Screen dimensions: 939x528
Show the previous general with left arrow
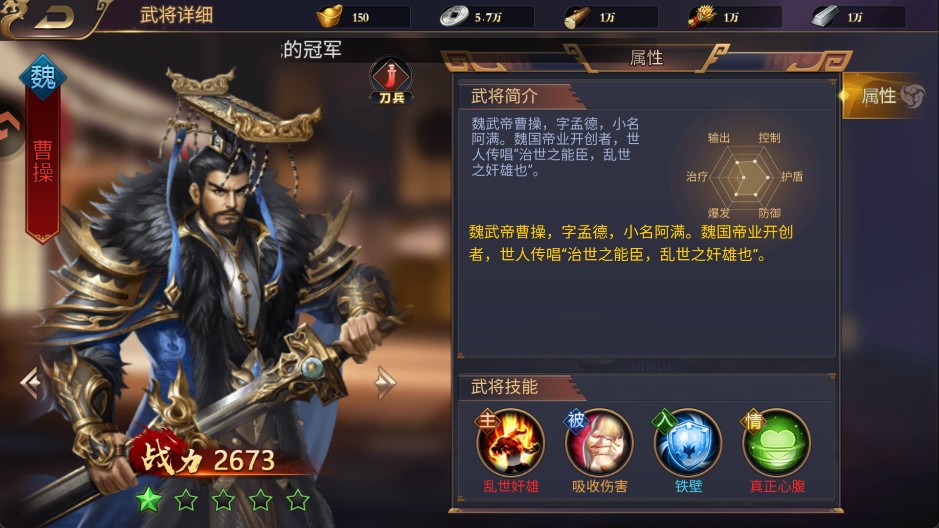[30, 381]
